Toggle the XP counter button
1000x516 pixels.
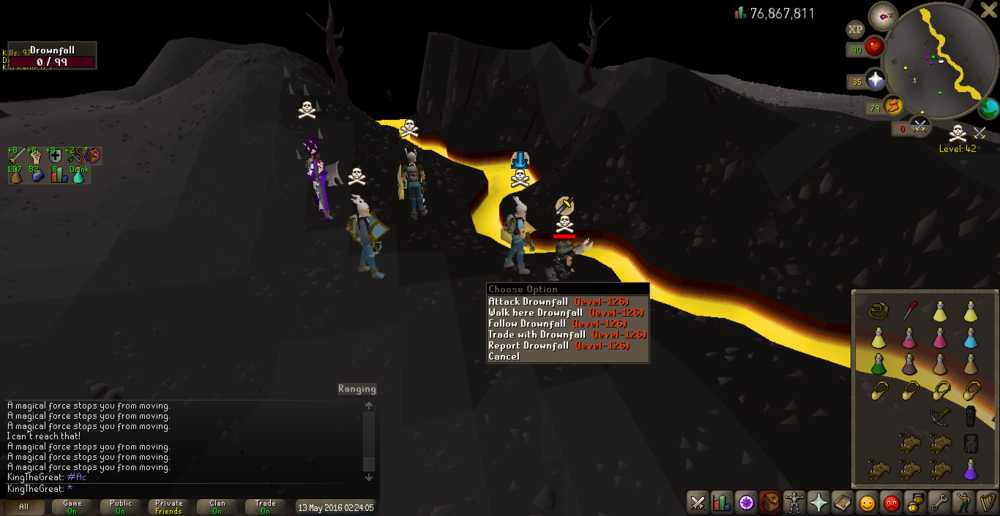(x=855, y=30)
